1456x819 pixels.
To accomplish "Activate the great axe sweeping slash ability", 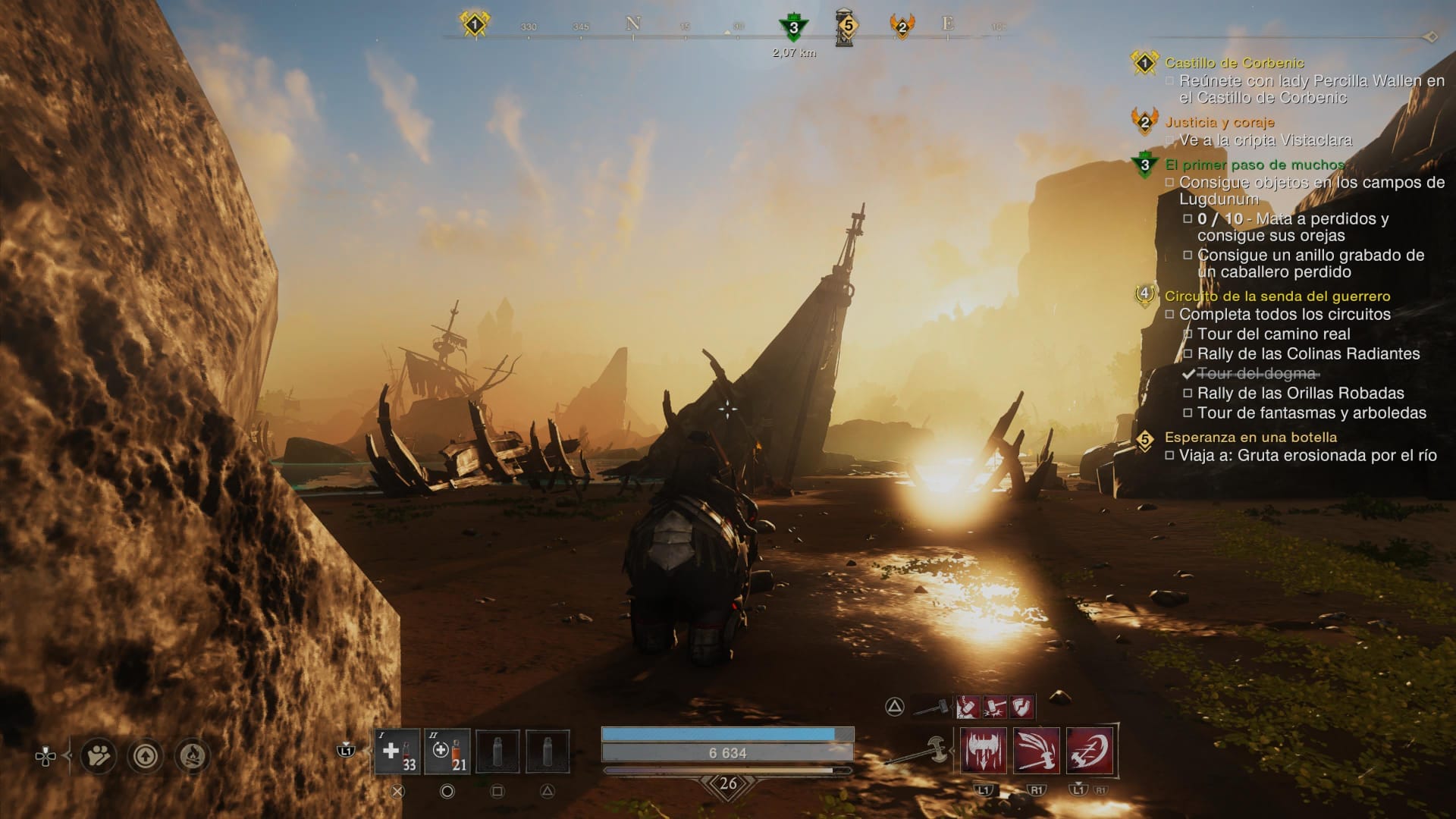I will [1037, 751].
